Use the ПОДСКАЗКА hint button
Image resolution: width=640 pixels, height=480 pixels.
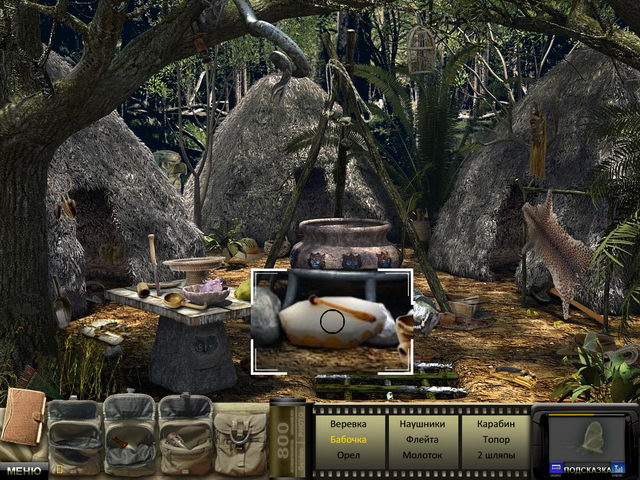pos(592,468)
